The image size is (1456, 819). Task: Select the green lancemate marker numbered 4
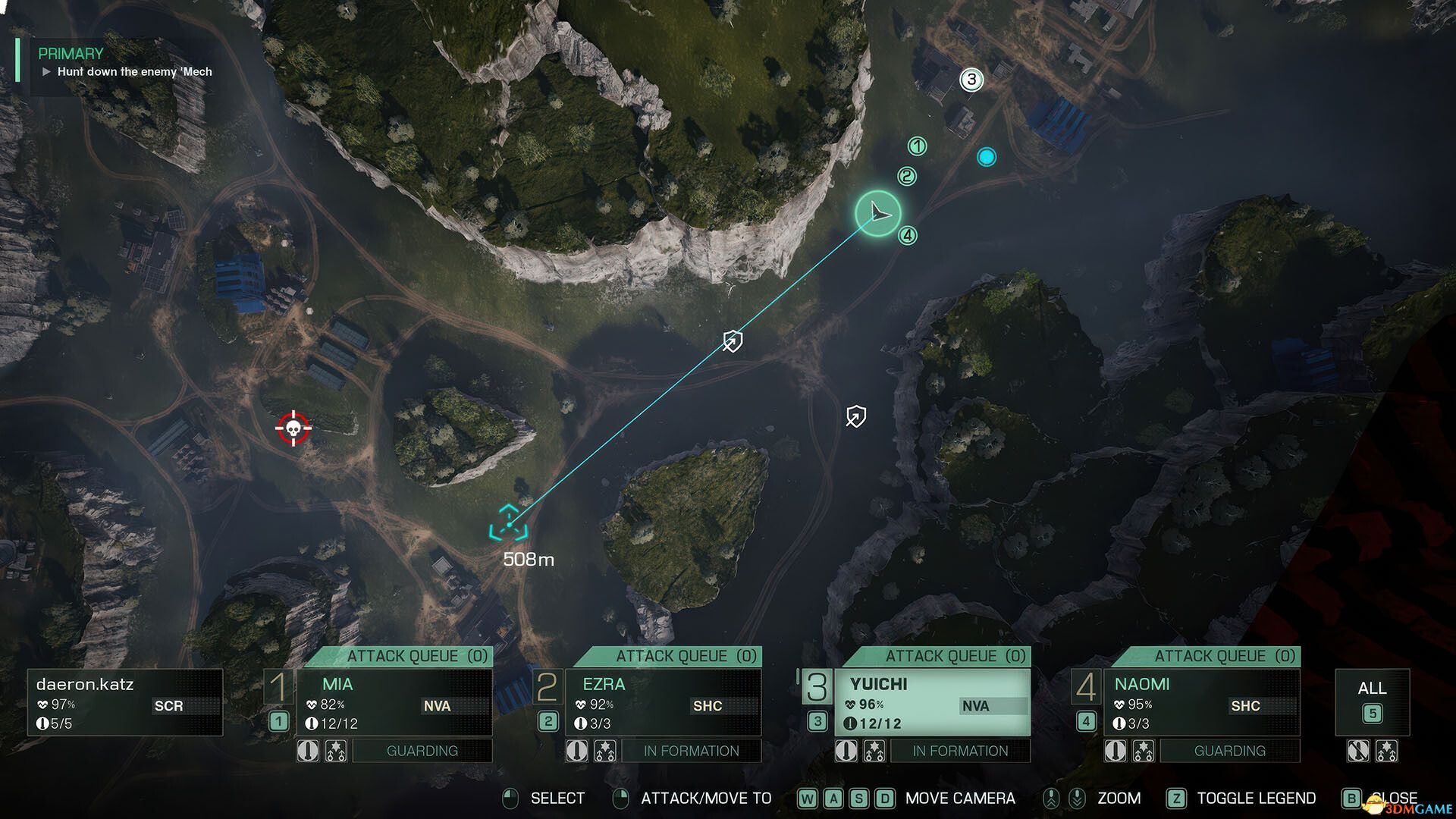[x=908, y=236]
